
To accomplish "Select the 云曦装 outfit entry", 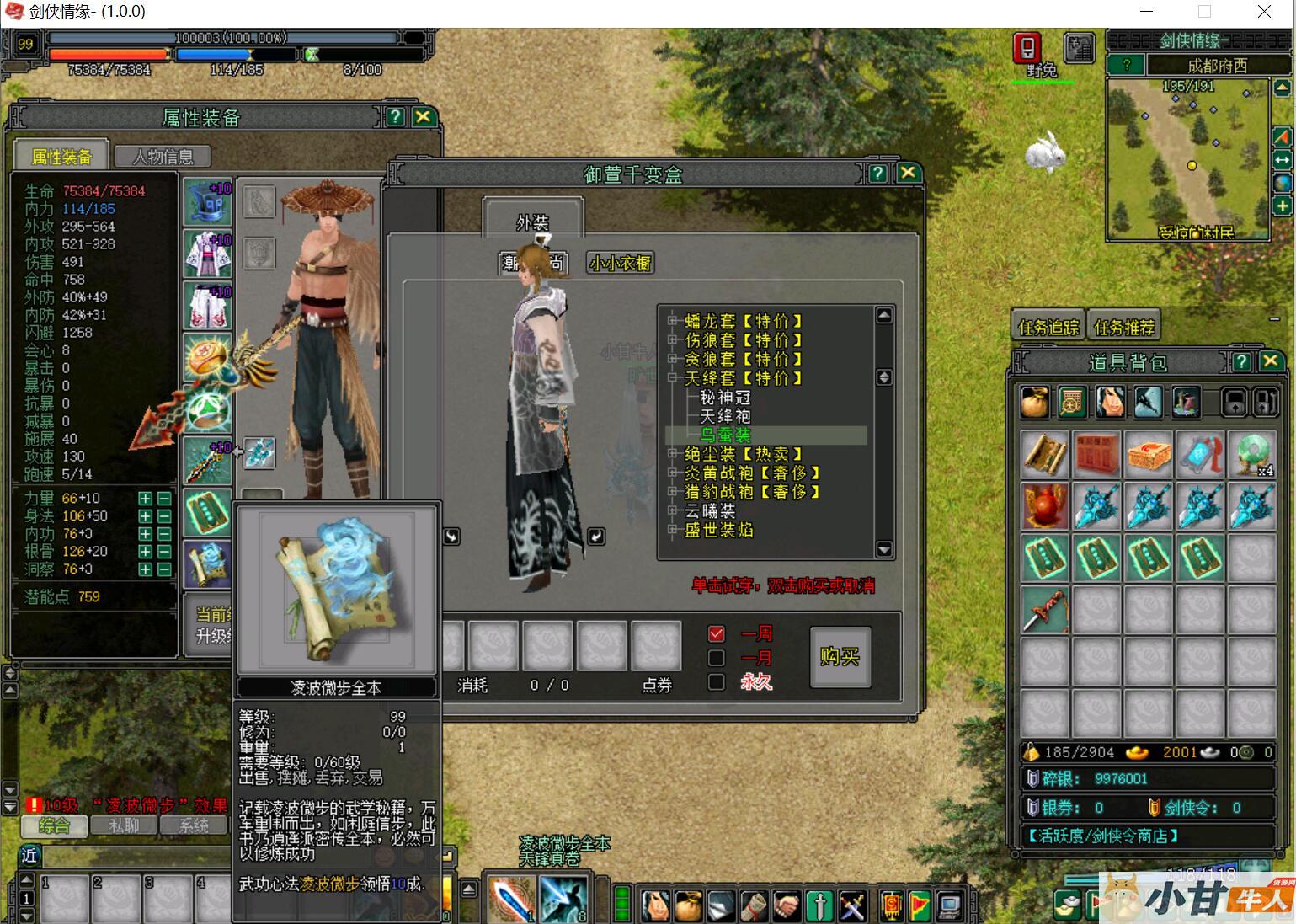I will coord(710,511).
